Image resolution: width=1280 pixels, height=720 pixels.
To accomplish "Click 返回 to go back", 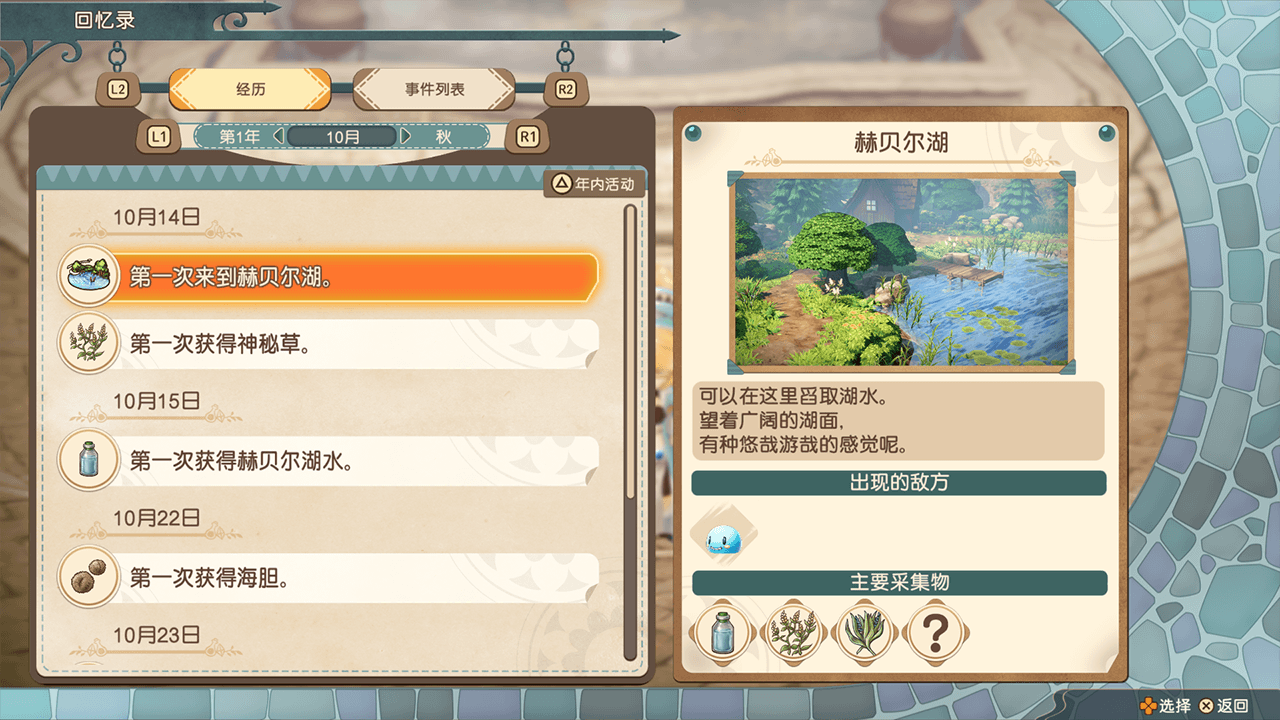I will pyautogui.click(x=1224, y=706).
